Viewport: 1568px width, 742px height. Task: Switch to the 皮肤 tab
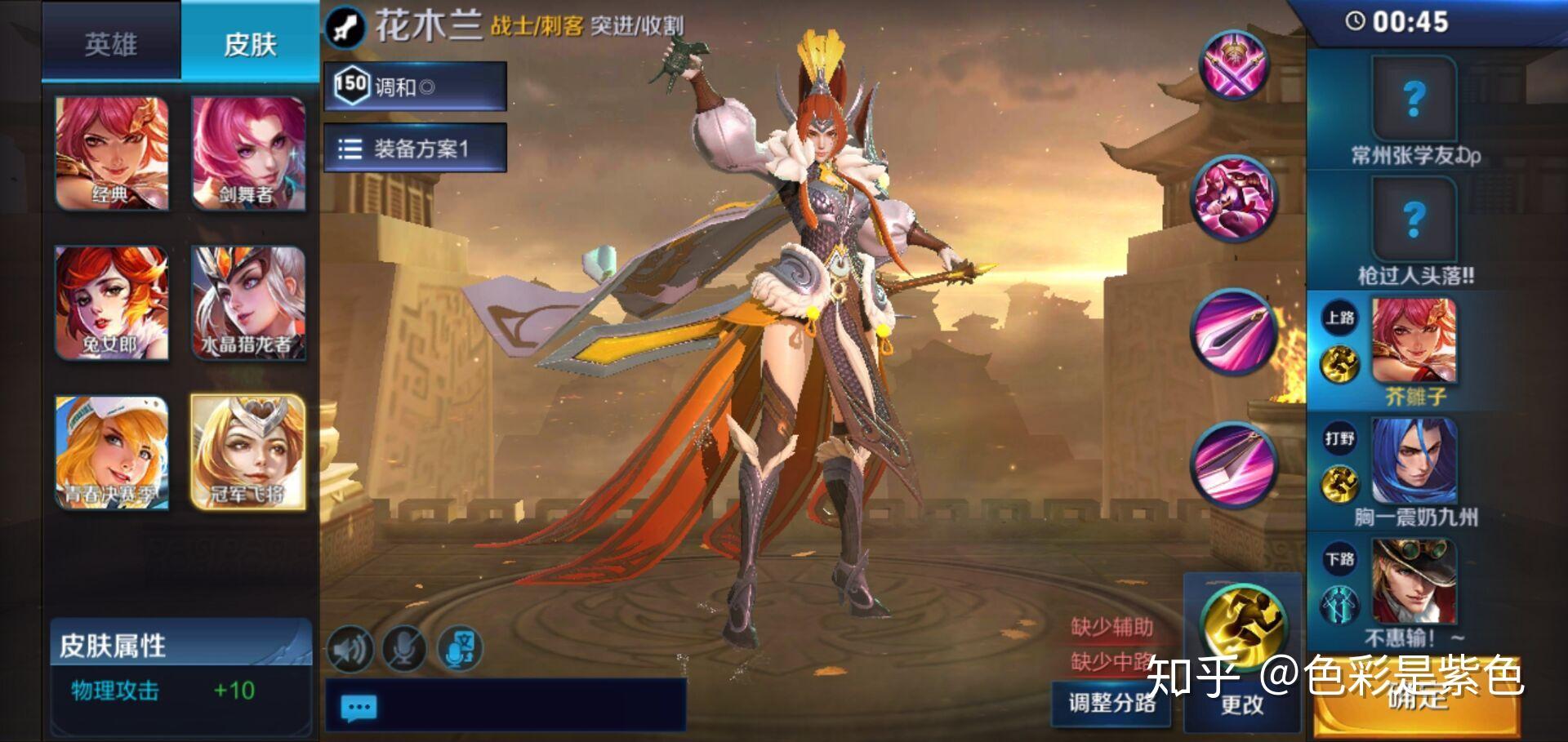[x=247, y=45]
